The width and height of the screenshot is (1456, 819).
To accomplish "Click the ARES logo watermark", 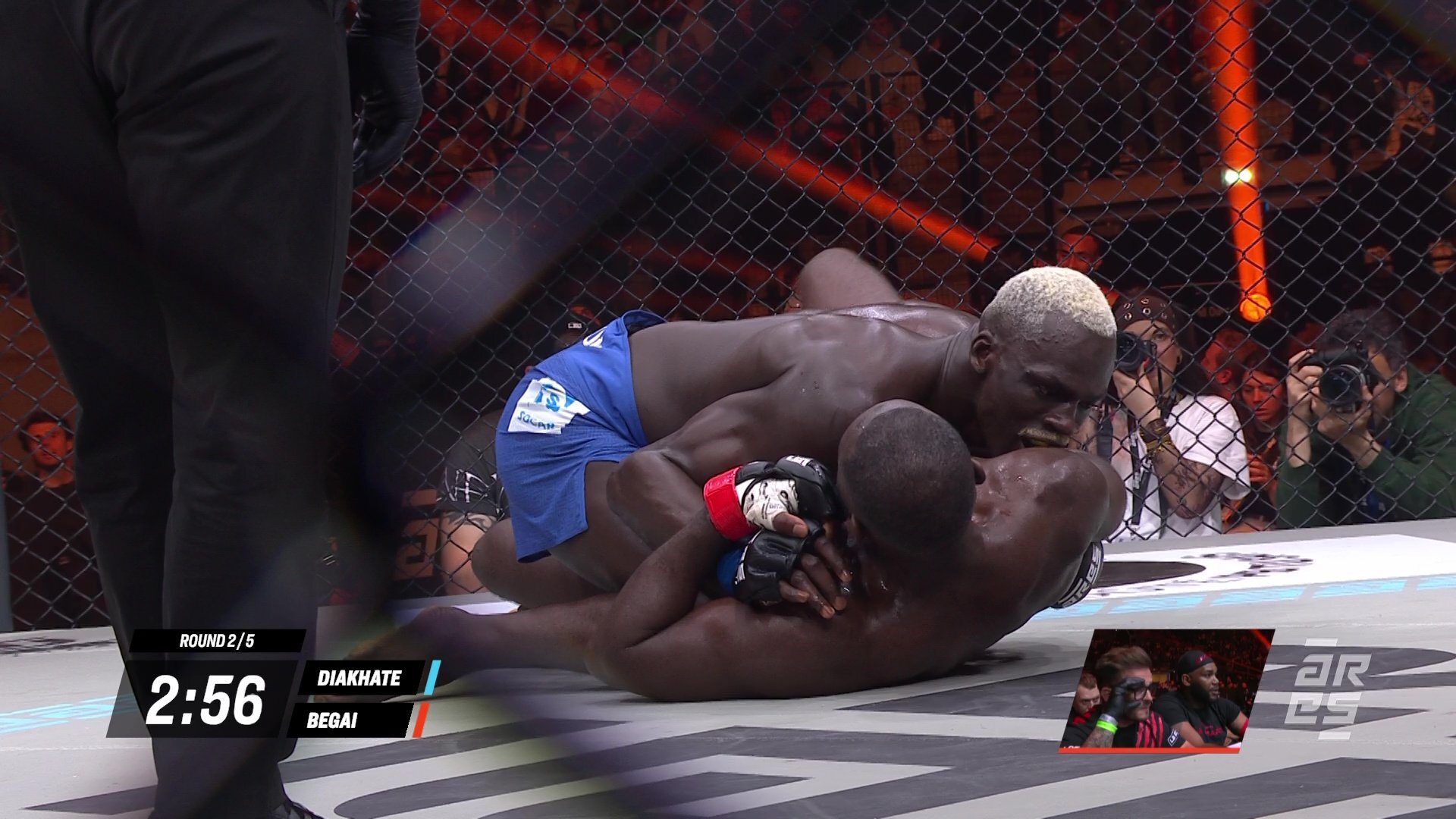I will 1329,689.
